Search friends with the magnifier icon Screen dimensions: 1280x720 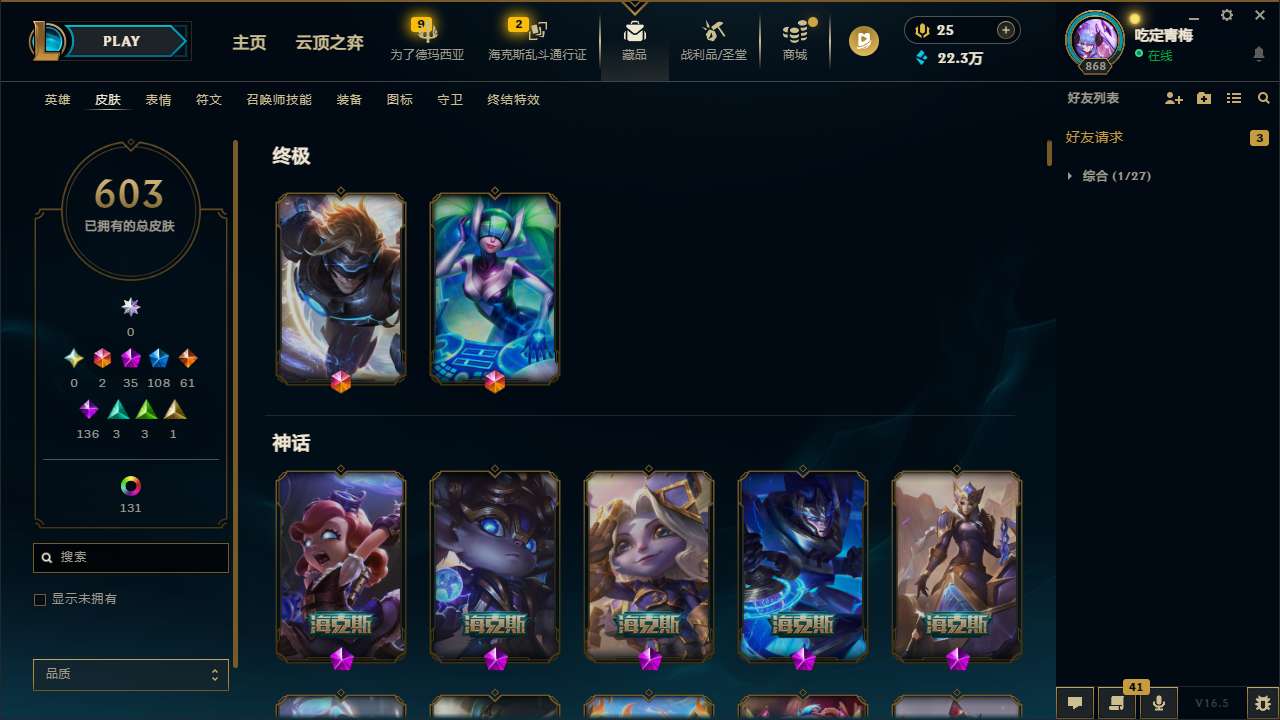[1263, 98]
